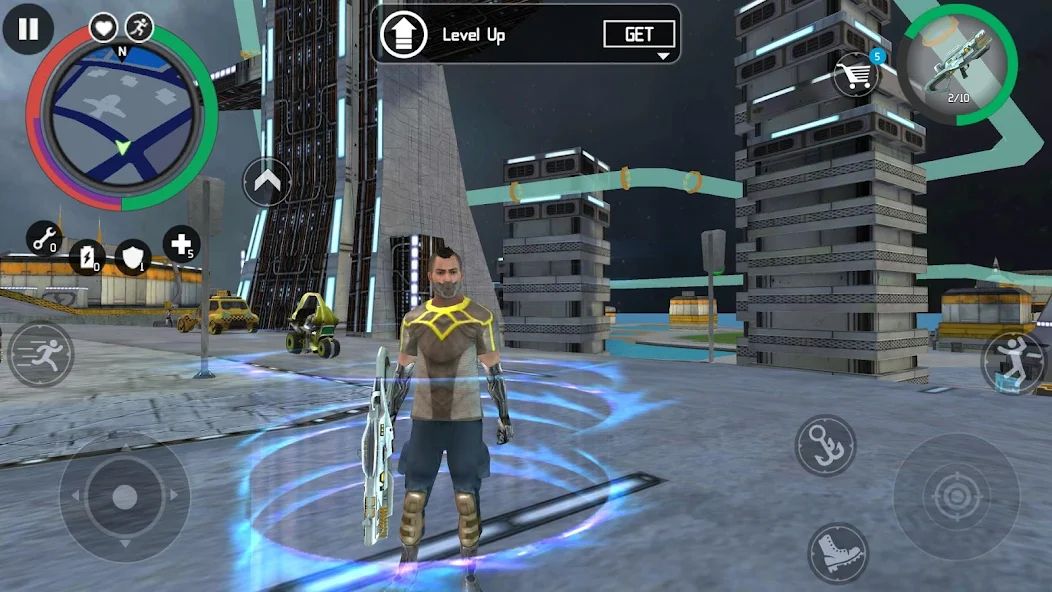
Task: Expand the Level Up banner dropdown arrow
Action: (x=662, y=57)
